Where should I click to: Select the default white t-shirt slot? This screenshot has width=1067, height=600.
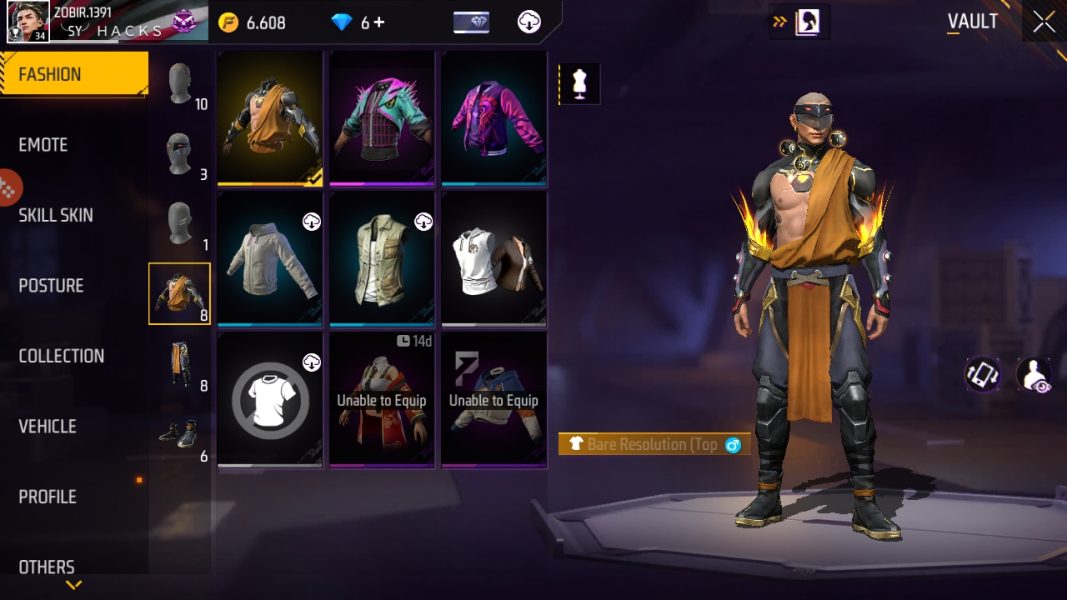click(270, 400)
